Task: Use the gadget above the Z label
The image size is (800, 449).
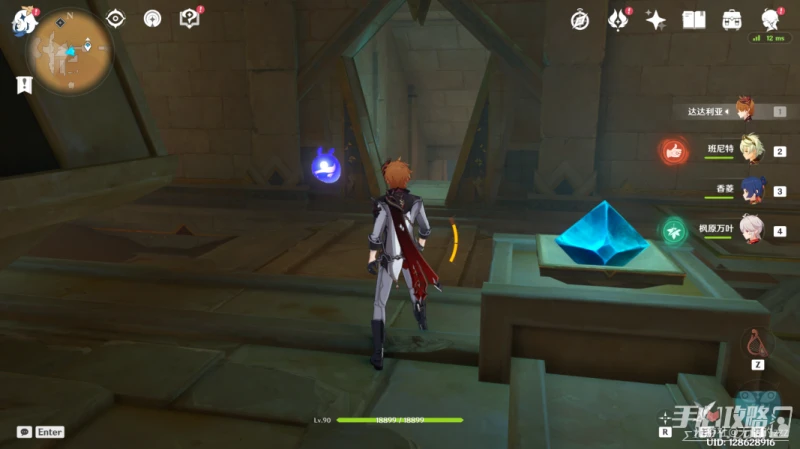Action: coord(757,343)
